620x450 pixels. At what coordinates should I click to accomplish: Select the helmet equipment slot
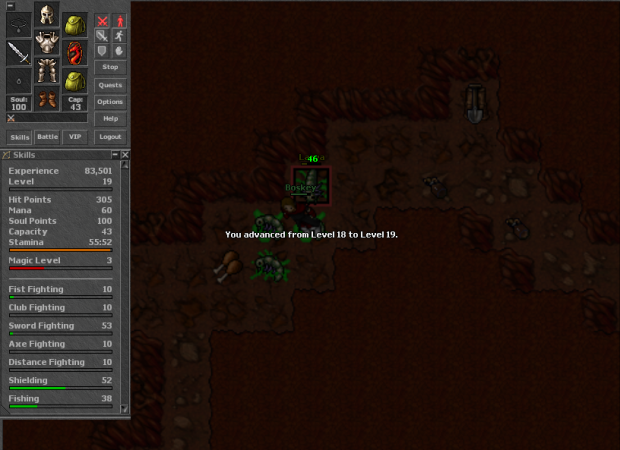pos(47,15)
